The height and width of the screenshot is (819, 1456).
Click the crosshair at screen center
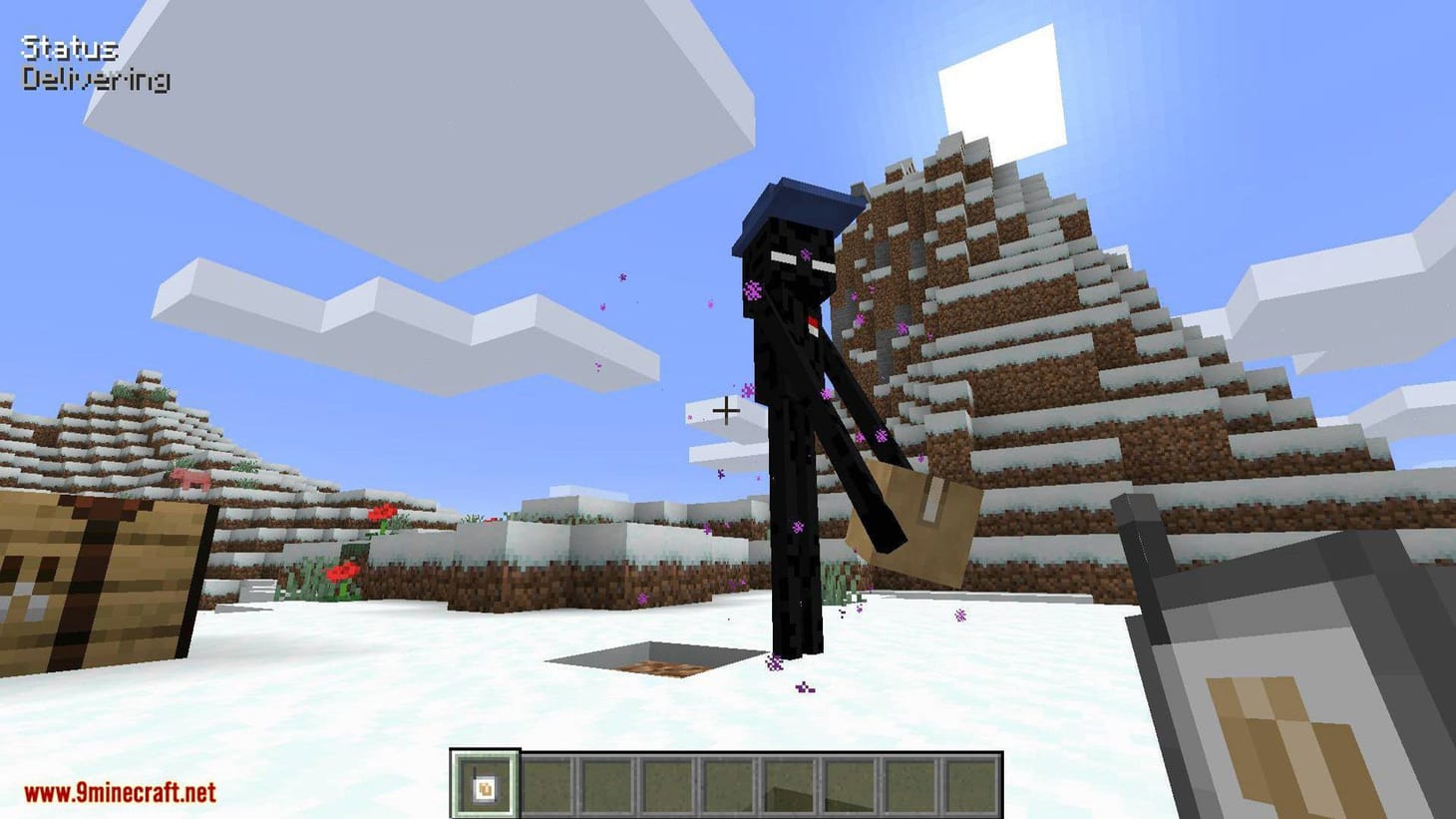click(x=727, y=409)
